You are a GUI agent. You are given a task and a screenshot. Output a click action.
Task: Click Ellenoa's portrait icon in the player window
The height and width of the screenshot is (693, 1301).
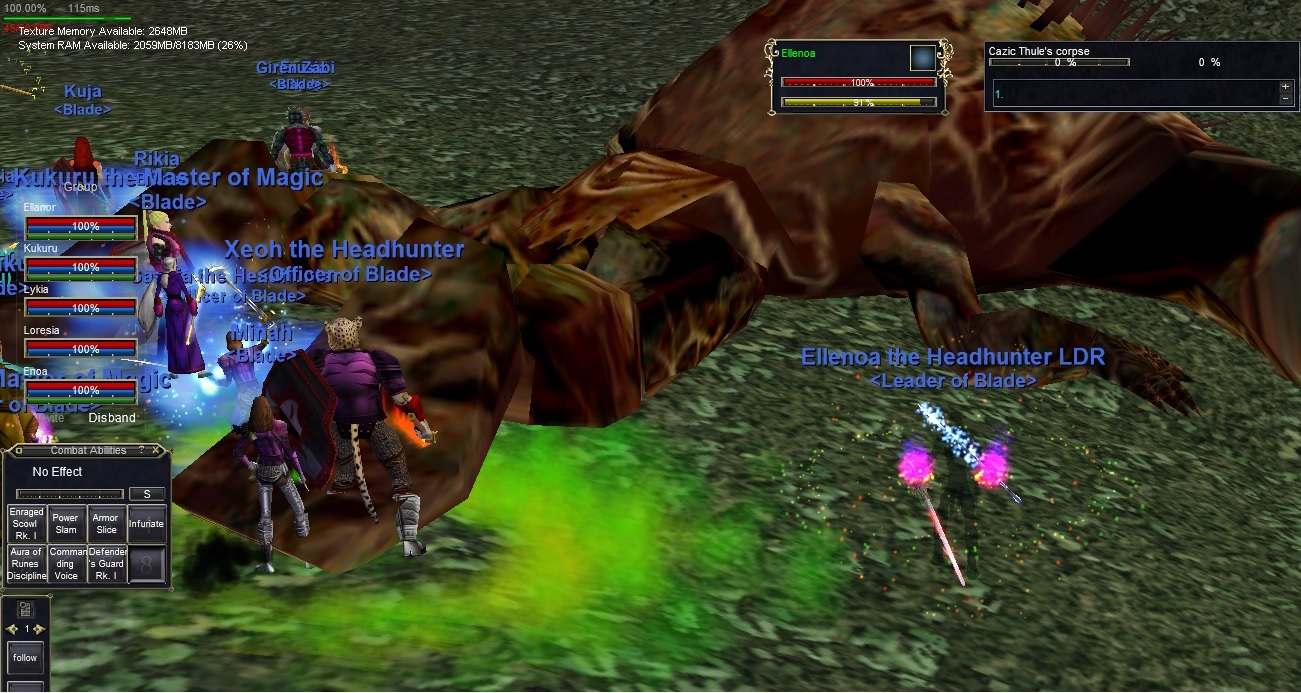click(923, 58)
